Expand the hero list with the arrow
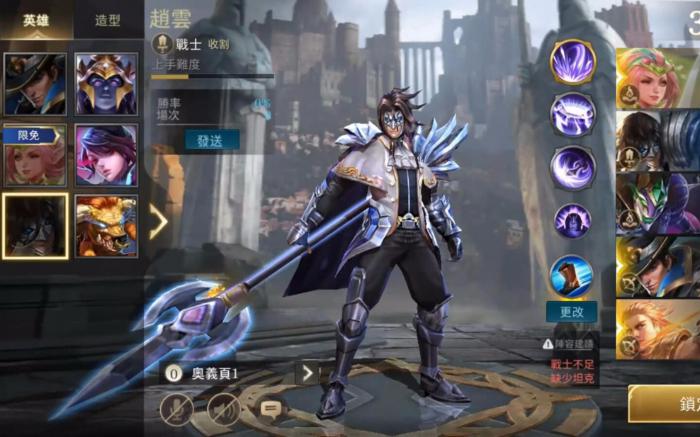This screenshot has width=700, height=437. (x=158, y=222)
